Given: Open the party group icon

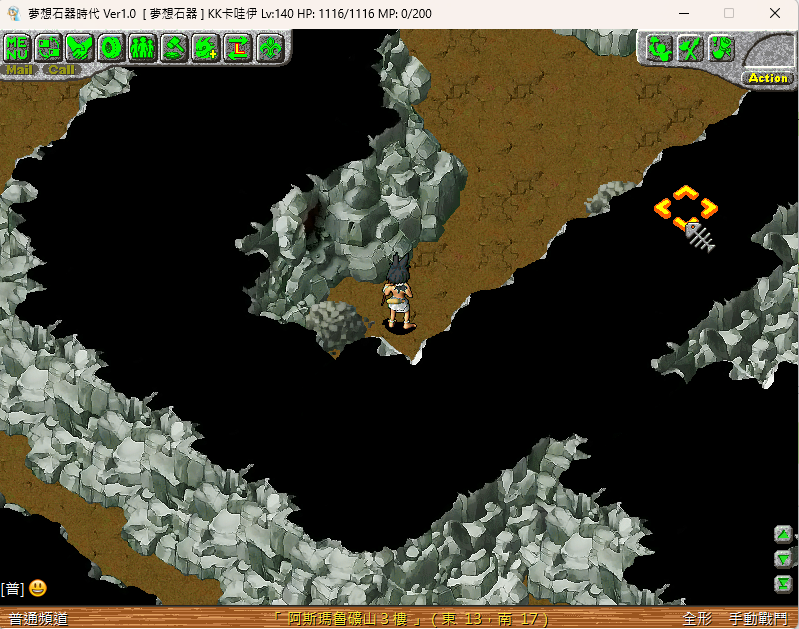Looking at the screenshot, I should [x=143, y=47].
